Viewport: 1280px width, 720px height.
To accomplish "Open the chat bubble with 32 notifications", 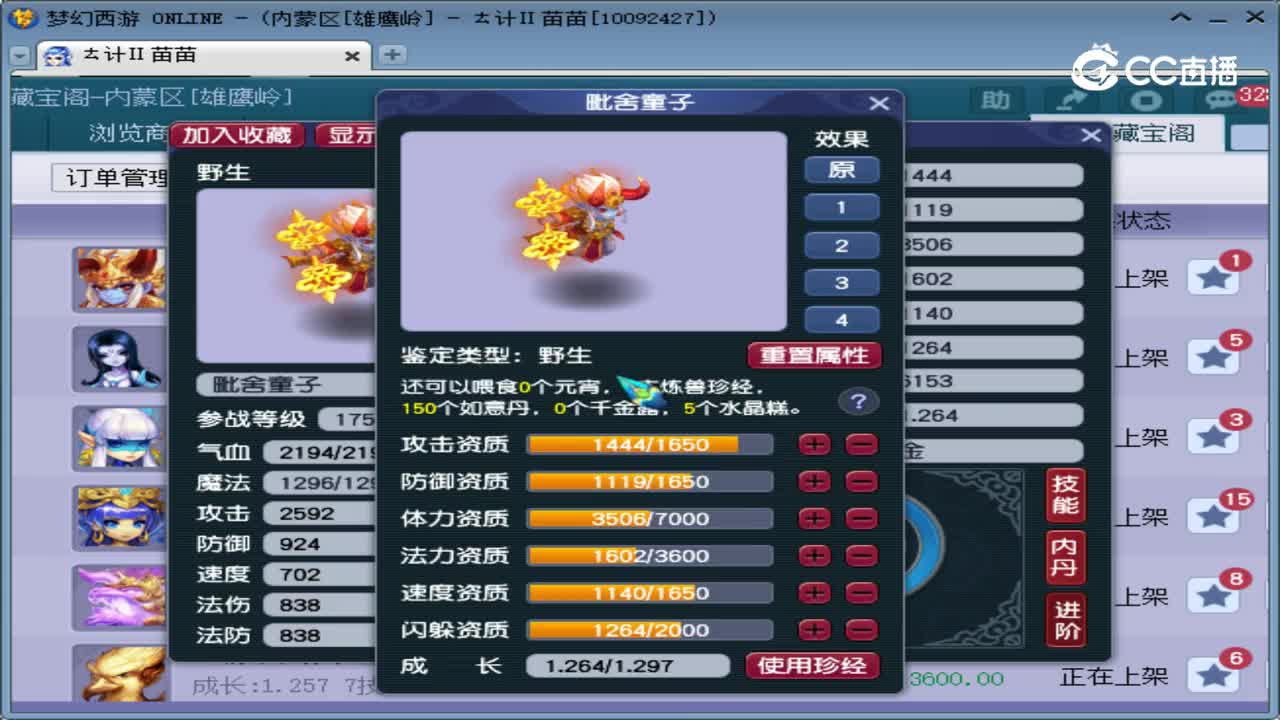I will (x=1222, y=101).
